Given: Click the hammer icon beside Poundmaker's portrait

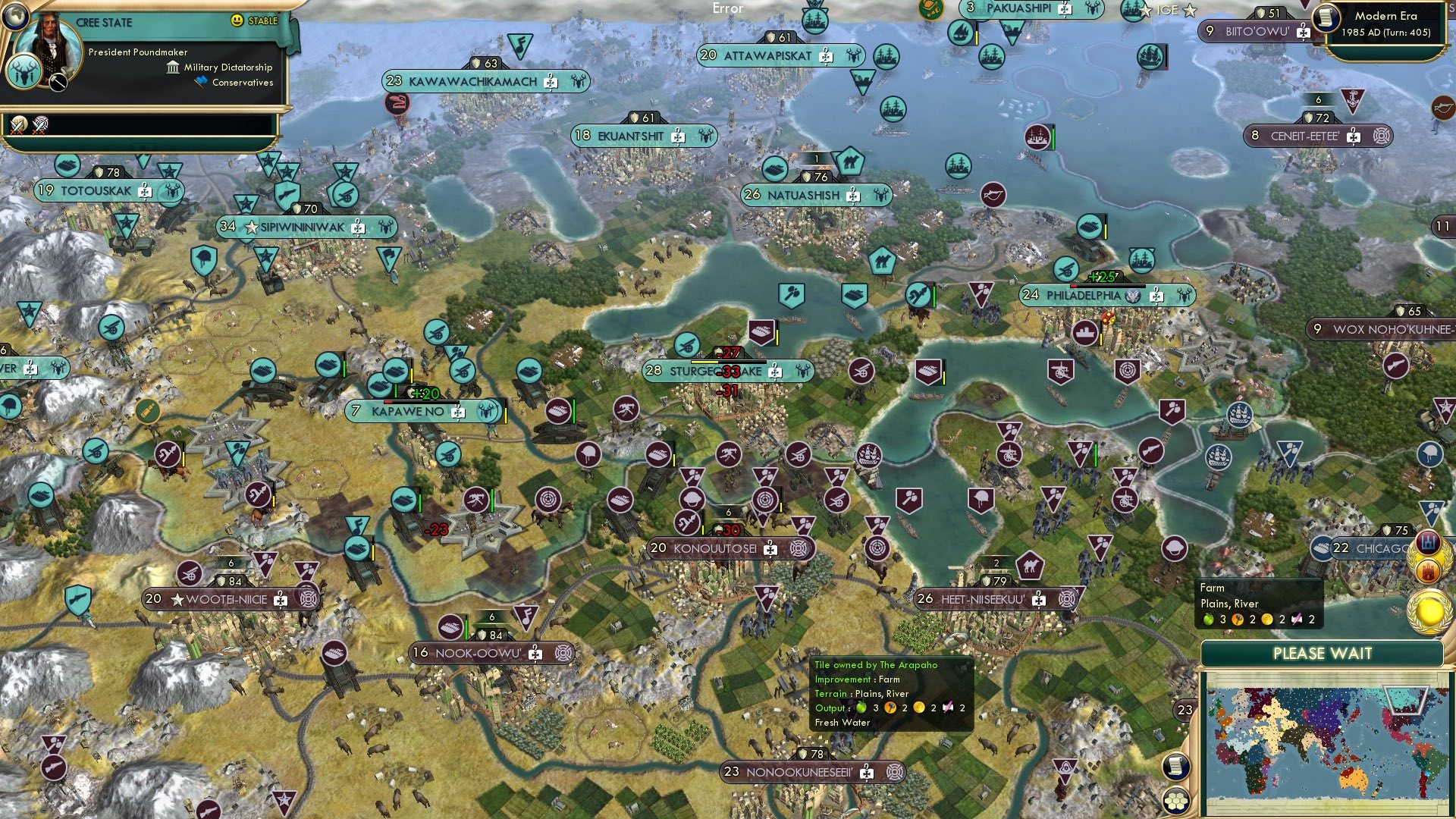Looking at the screenshot, I should (58, 81).
